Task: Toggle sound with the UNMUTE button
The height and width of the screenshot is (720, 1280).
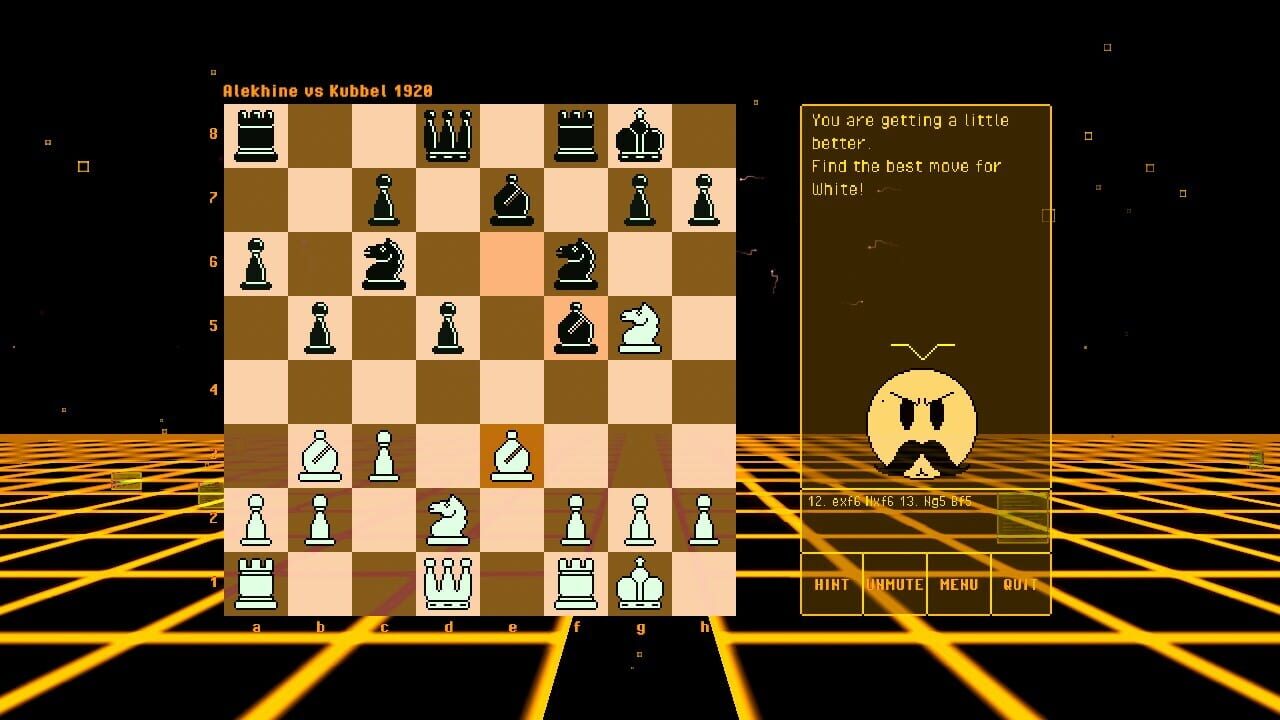Action: (895, 586)
